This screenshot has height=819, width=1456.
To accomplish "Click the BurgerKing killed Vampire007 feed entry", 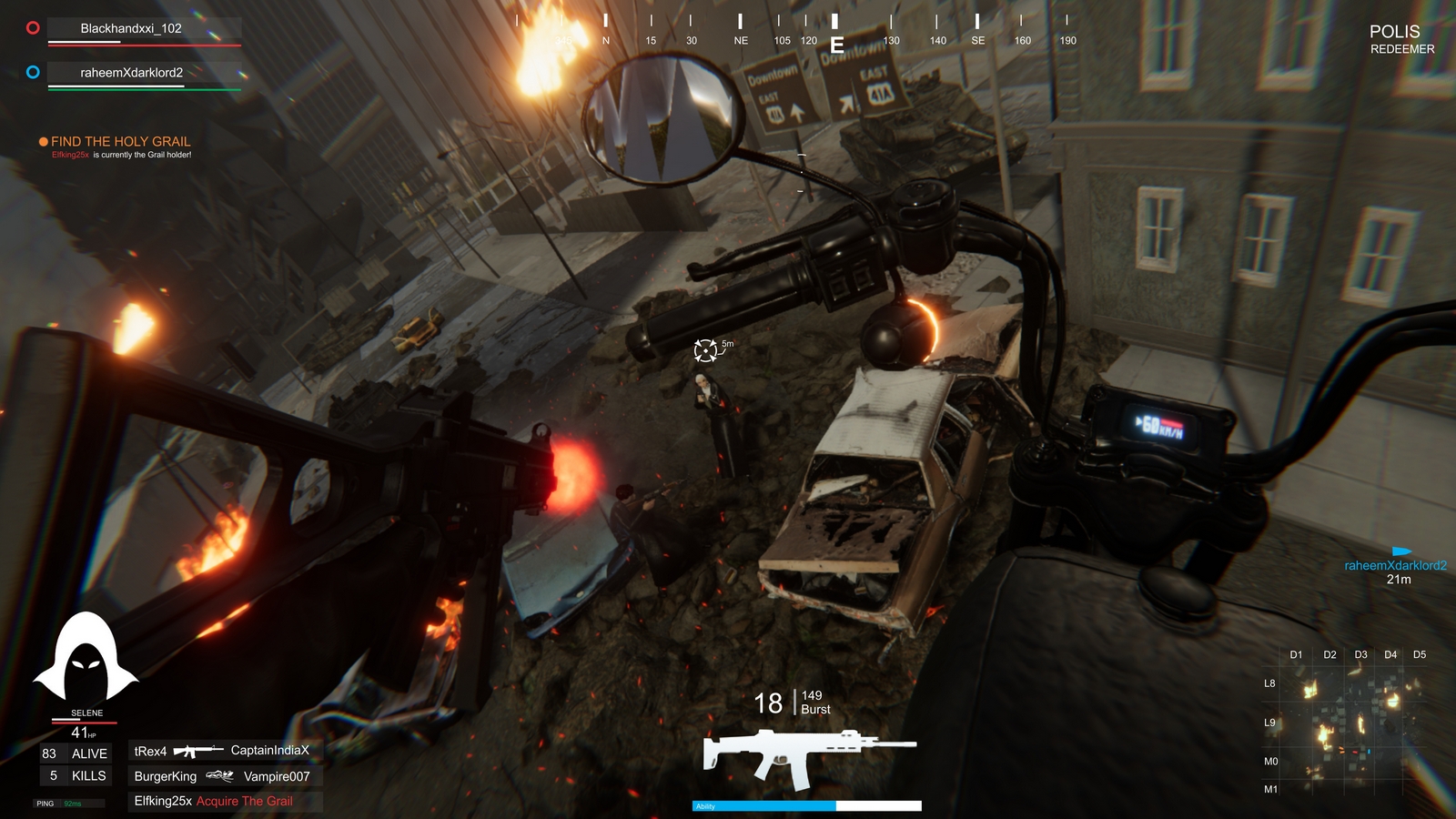I will (x=222, y=776).
